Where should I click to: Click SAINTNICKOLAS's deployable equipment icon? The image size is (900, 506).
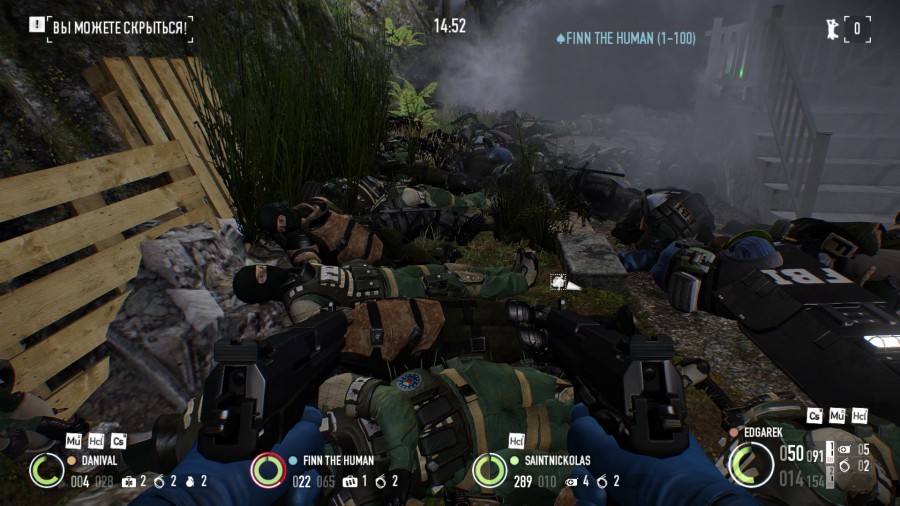[571, 481]
